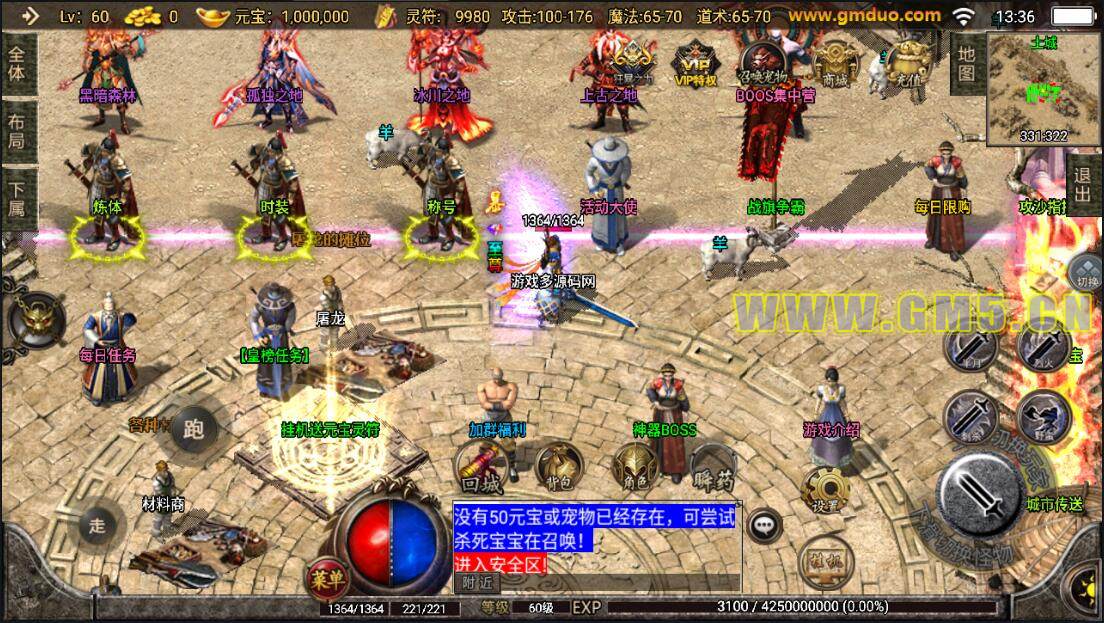This screenshot has width=1104, height=623.
Task: Tap the 切换 switch button
Action: (1085, 271)
